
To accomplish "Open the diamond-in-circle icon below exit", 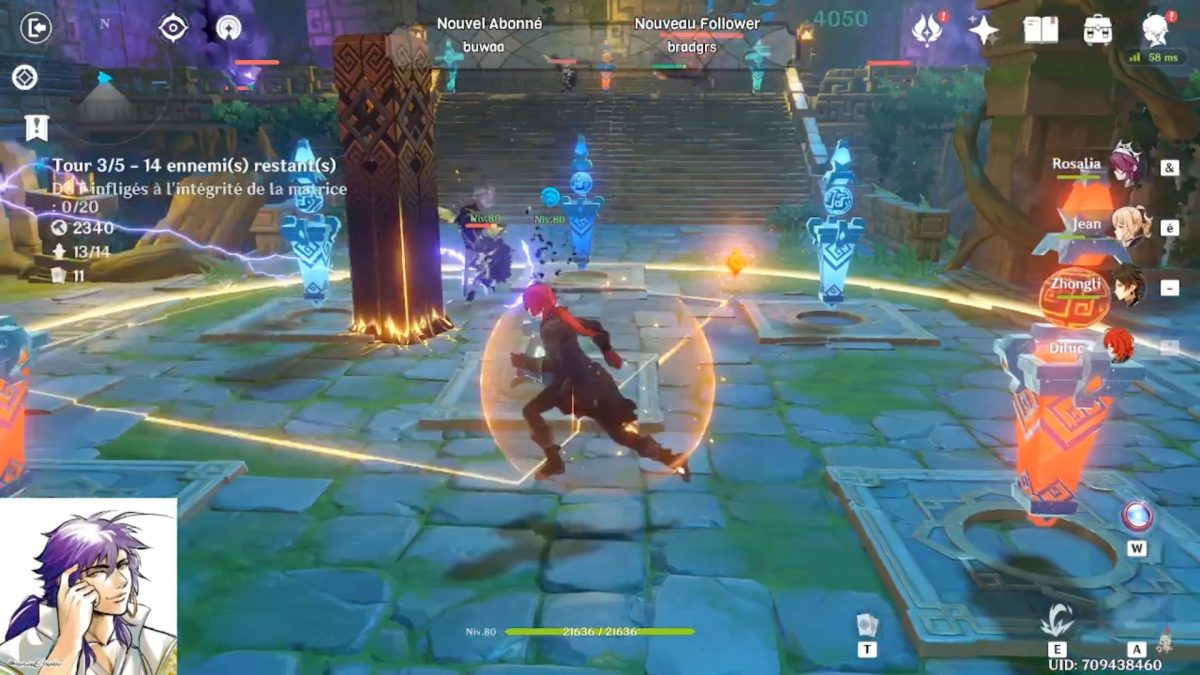I will click(25, 77).
